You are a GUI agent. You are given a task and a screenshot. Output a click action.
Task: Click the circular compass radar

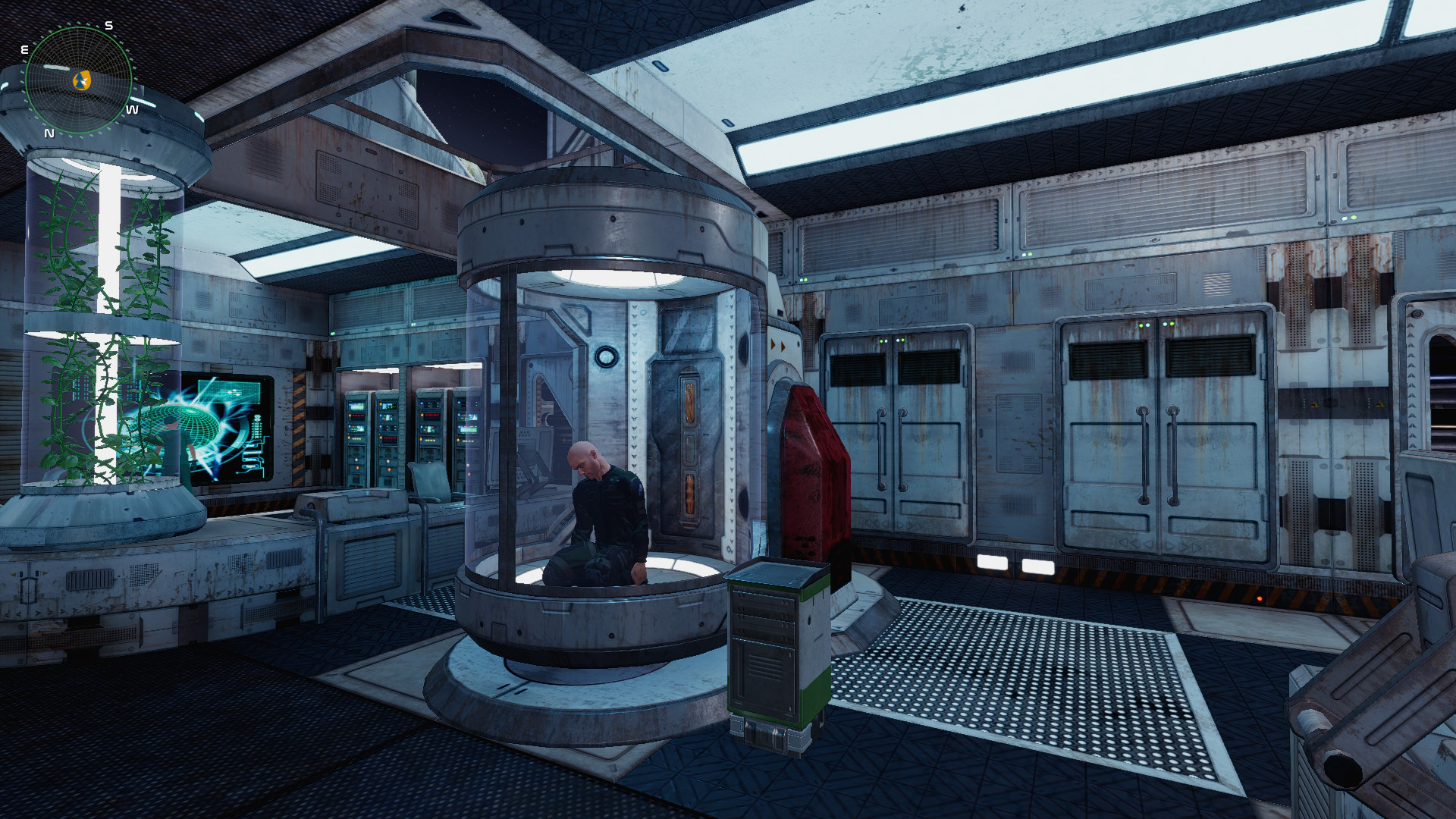tap(78, 80)
